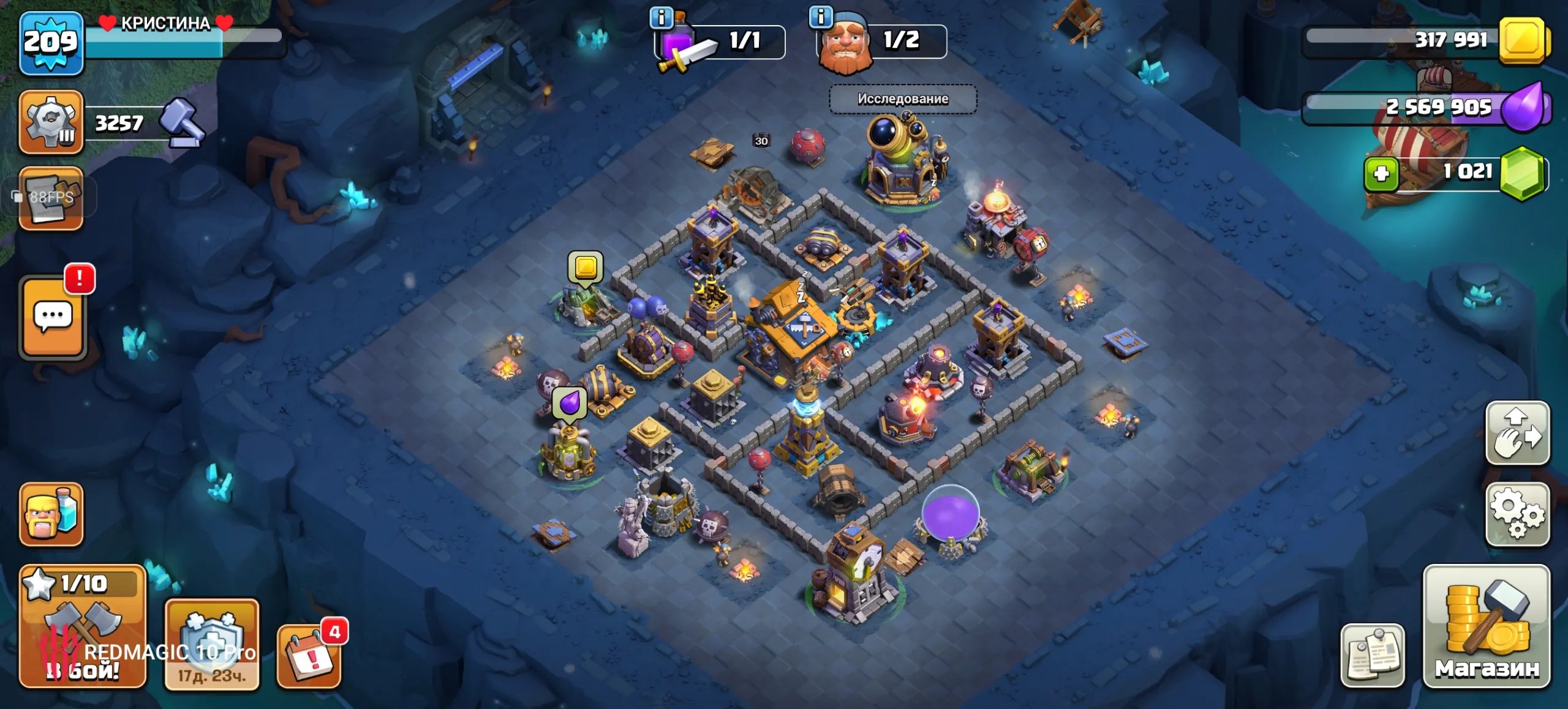Open the Магазин shop
Screen dimensions: 1568x709
tap(1487, 626)
